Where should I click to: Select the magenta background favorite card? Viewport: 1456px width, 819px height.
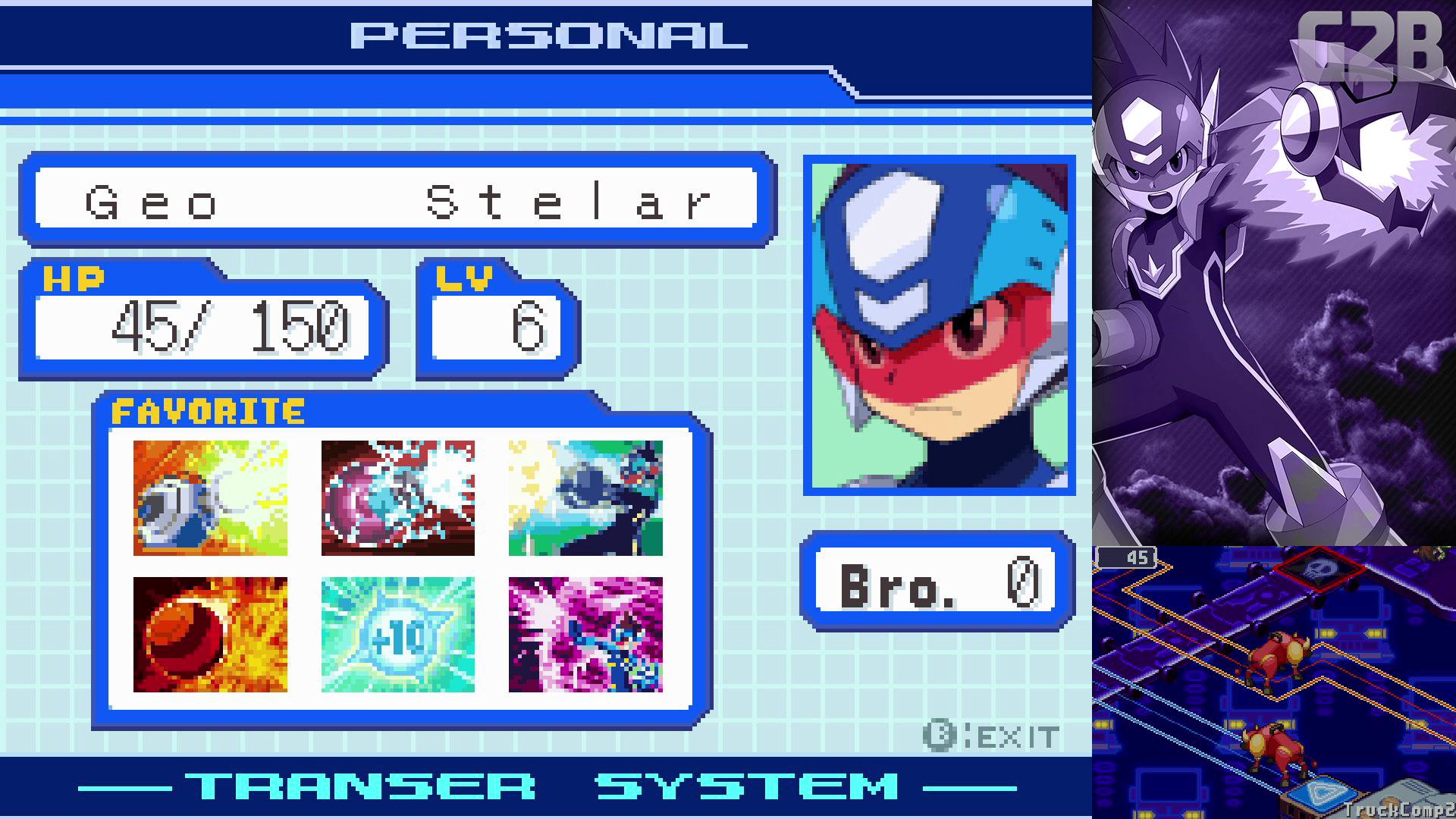tap(585, 634)
